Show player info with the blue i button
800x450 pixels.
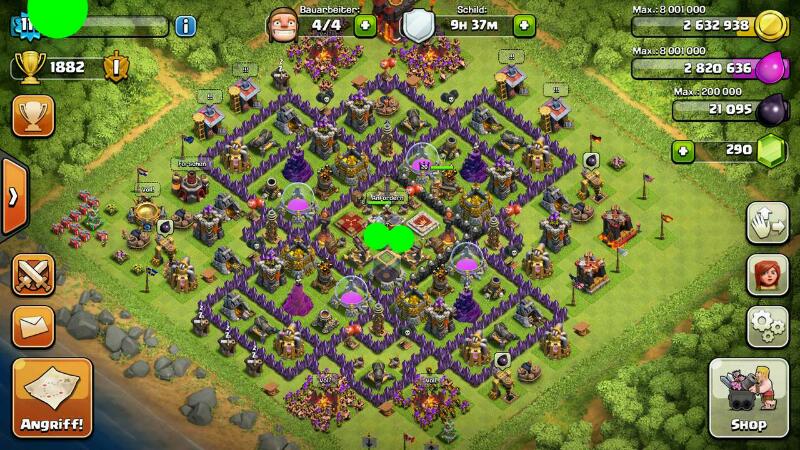[x=186, y=26]
